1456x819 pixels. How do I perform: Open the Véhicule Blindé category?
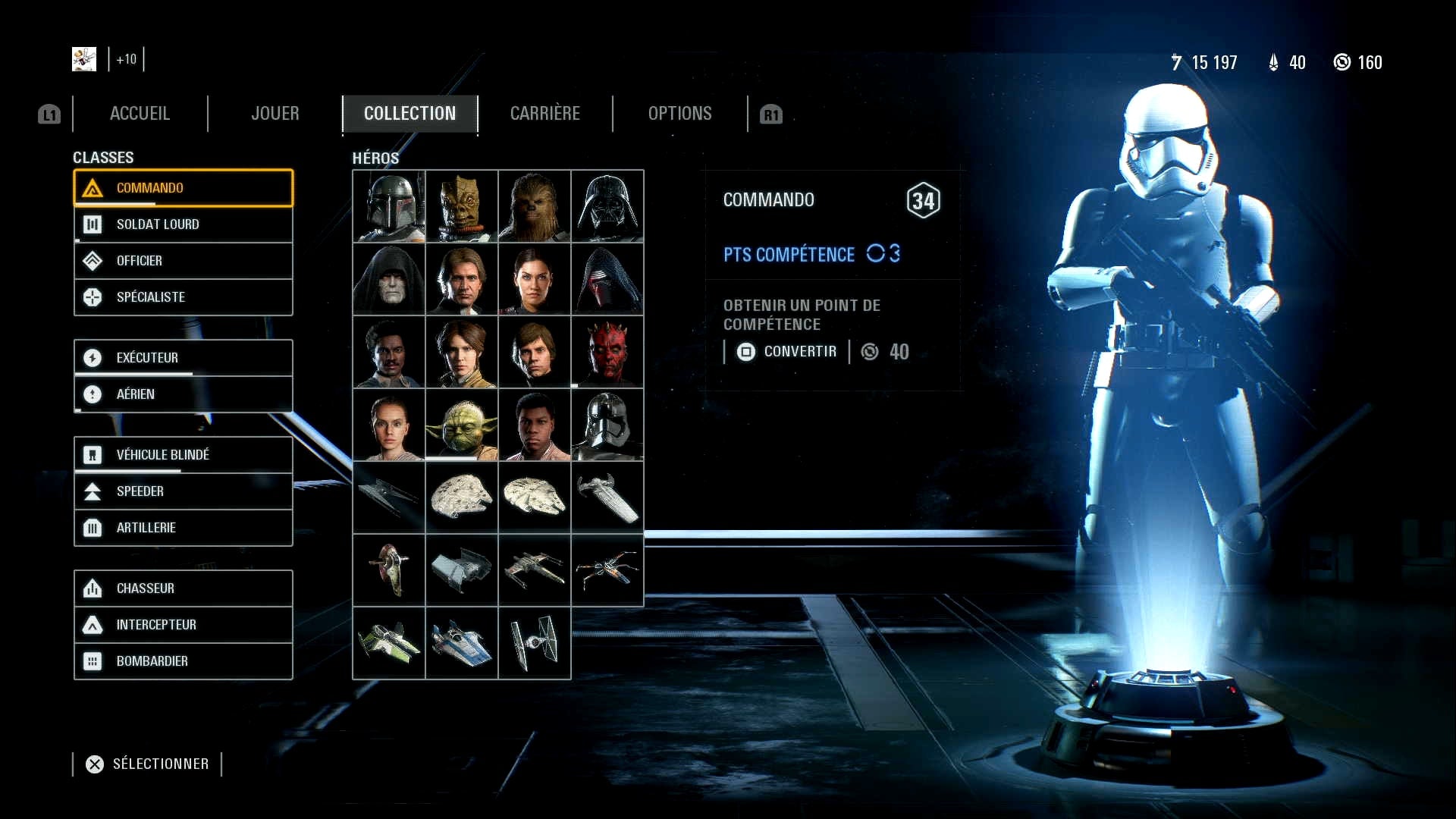(x=93, y=454)
